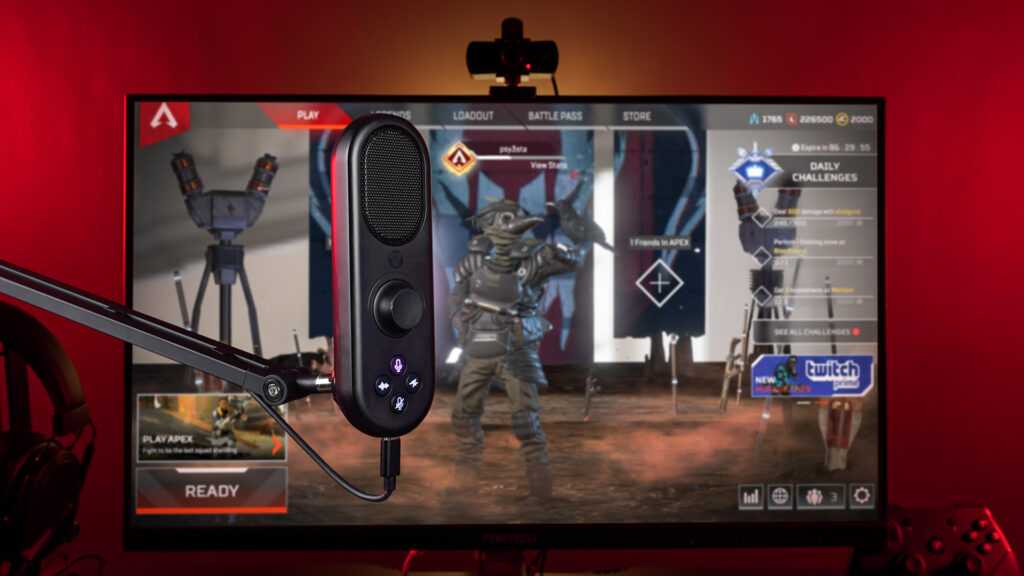This screenshot has width=1024, height=576.
Task: Open the Battle Pass tab
Action: click(x=555, y=116)
